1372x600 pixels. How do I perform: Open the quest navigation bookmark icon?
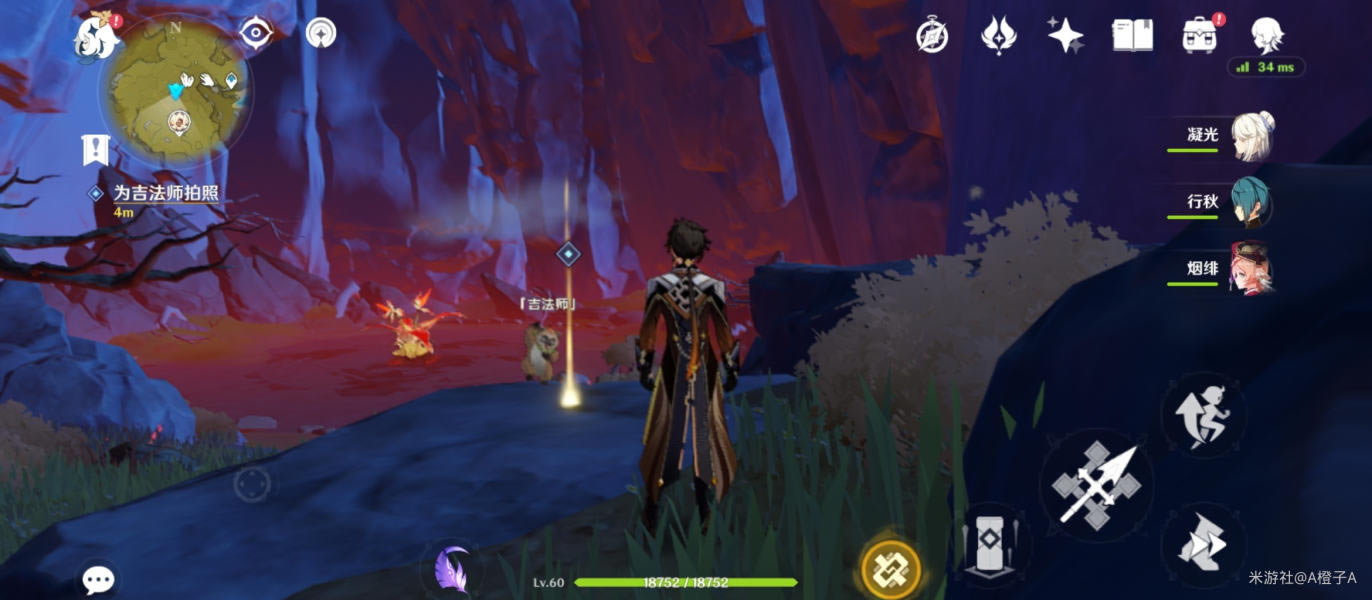tap(96, 151)
